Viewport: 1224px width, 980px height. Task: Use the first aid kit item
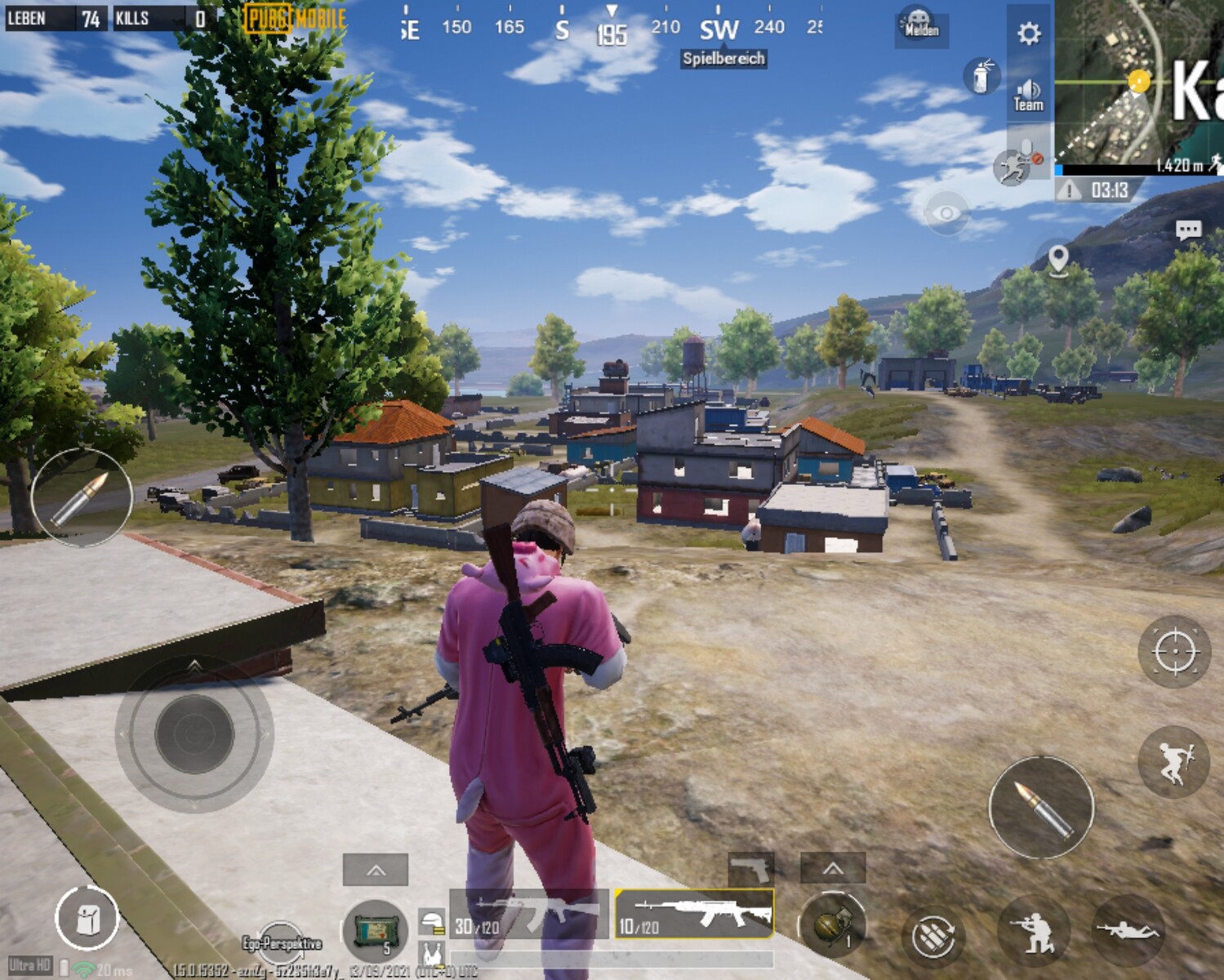tap(375, 929)
